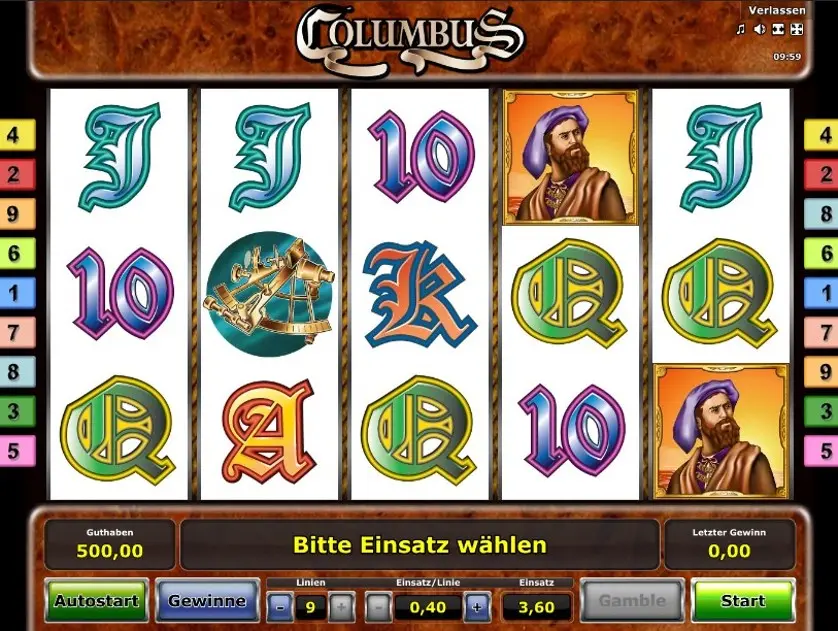Open the Gewinne paytable
Image resolution: width=838 pixels, height=631 pixels.
207,601
